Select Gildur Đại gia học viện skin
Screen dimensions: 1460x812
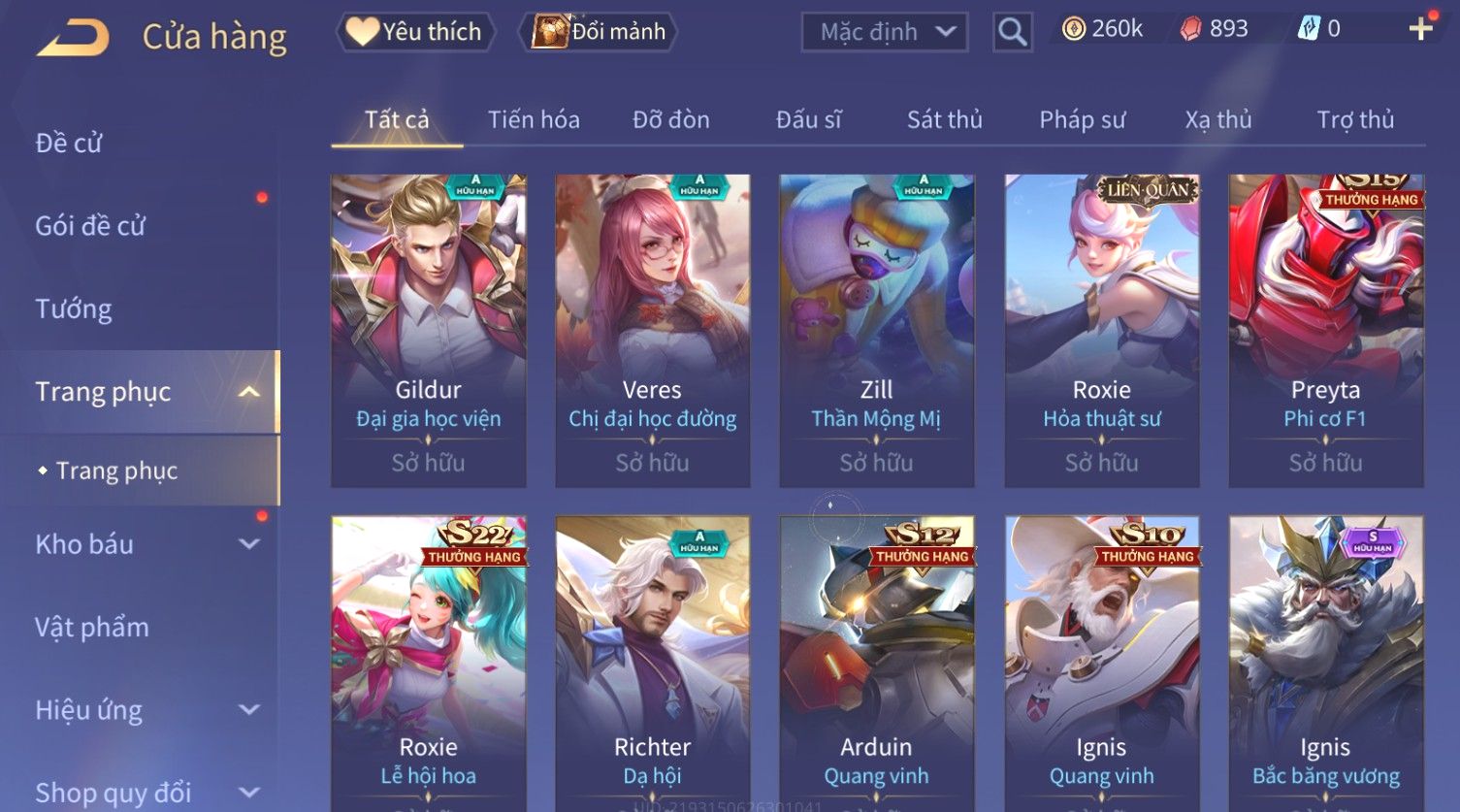[x=428, y=330]
